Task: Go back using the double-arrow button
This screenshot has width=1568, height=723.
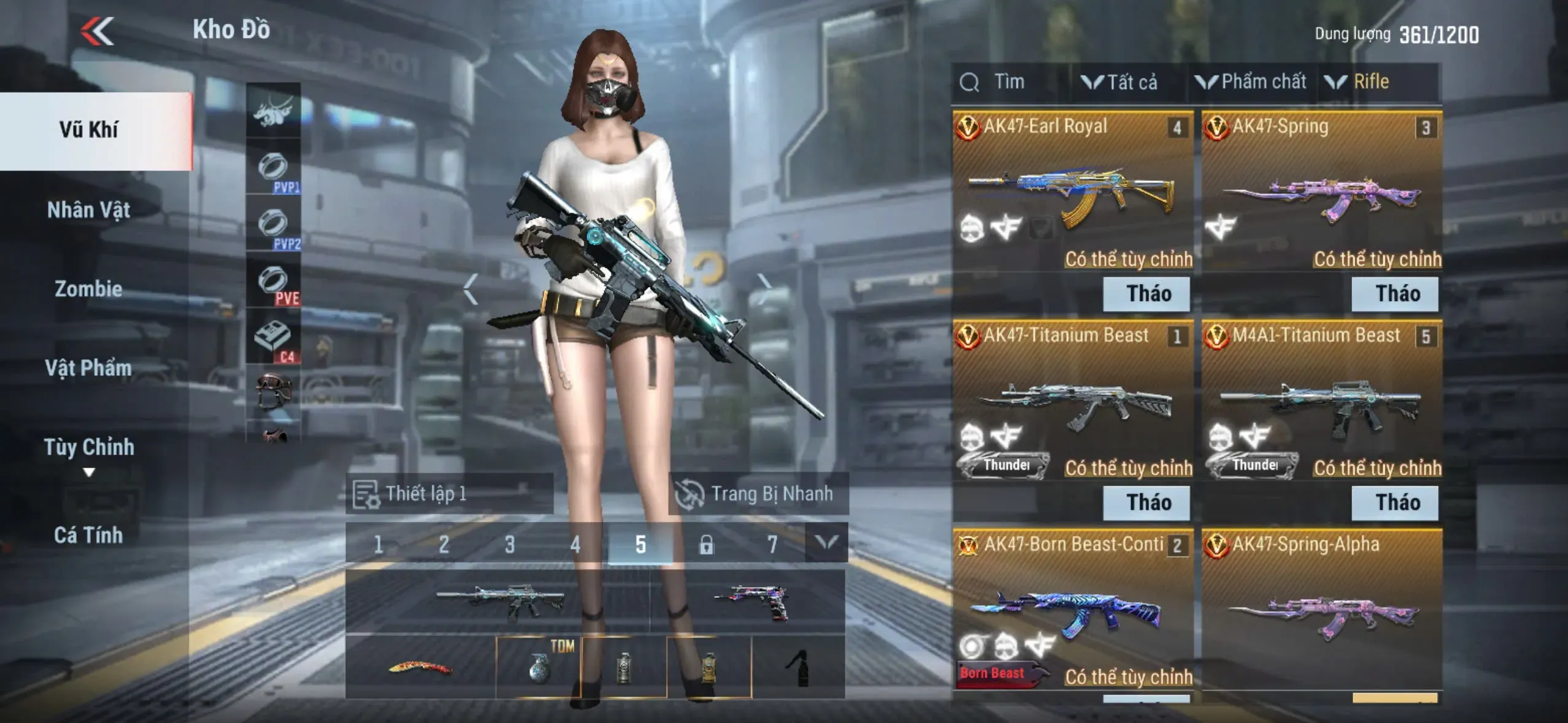Action: point(98,31)
